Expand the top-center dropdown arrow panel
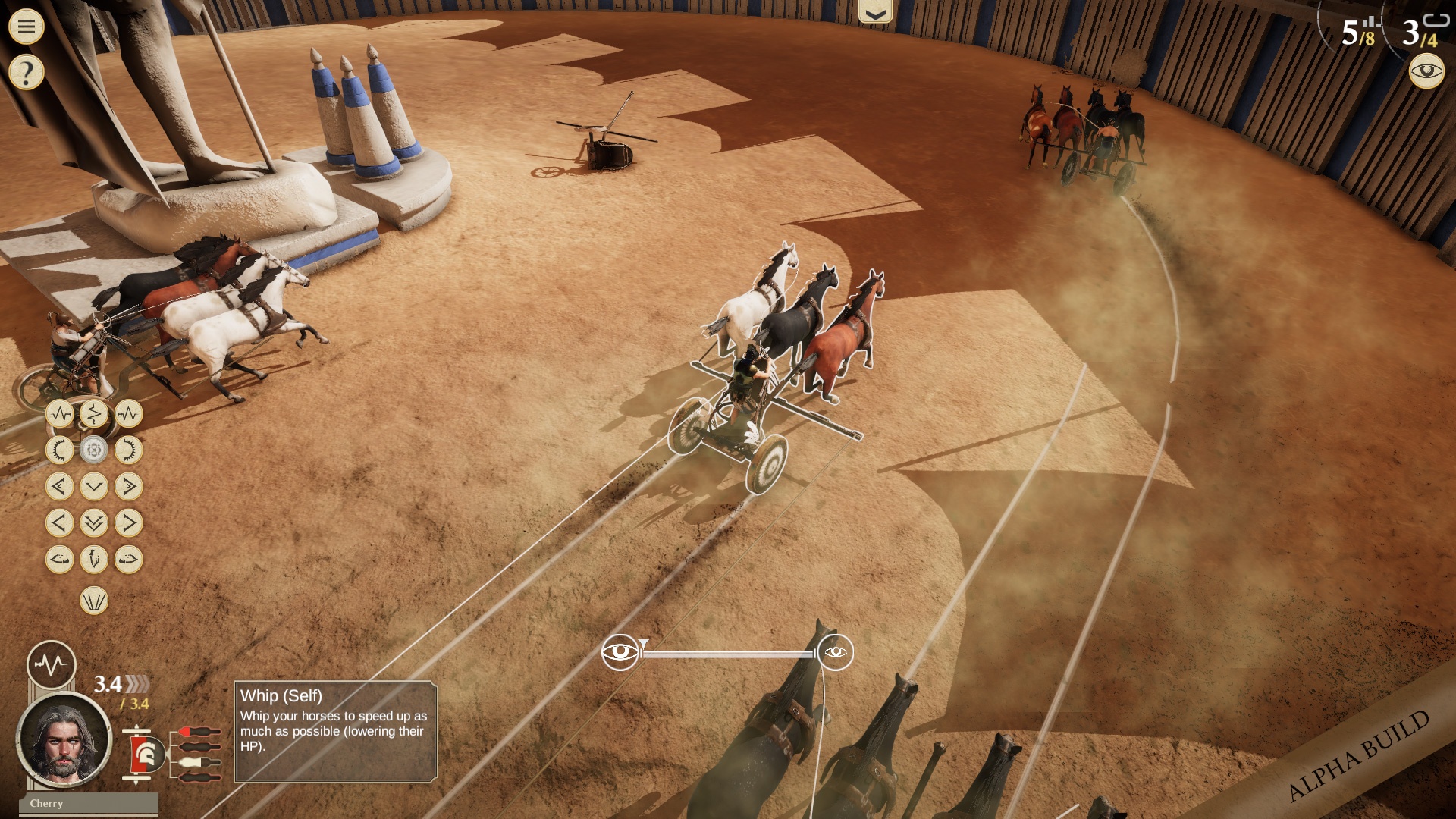 [x=875, y=13]
